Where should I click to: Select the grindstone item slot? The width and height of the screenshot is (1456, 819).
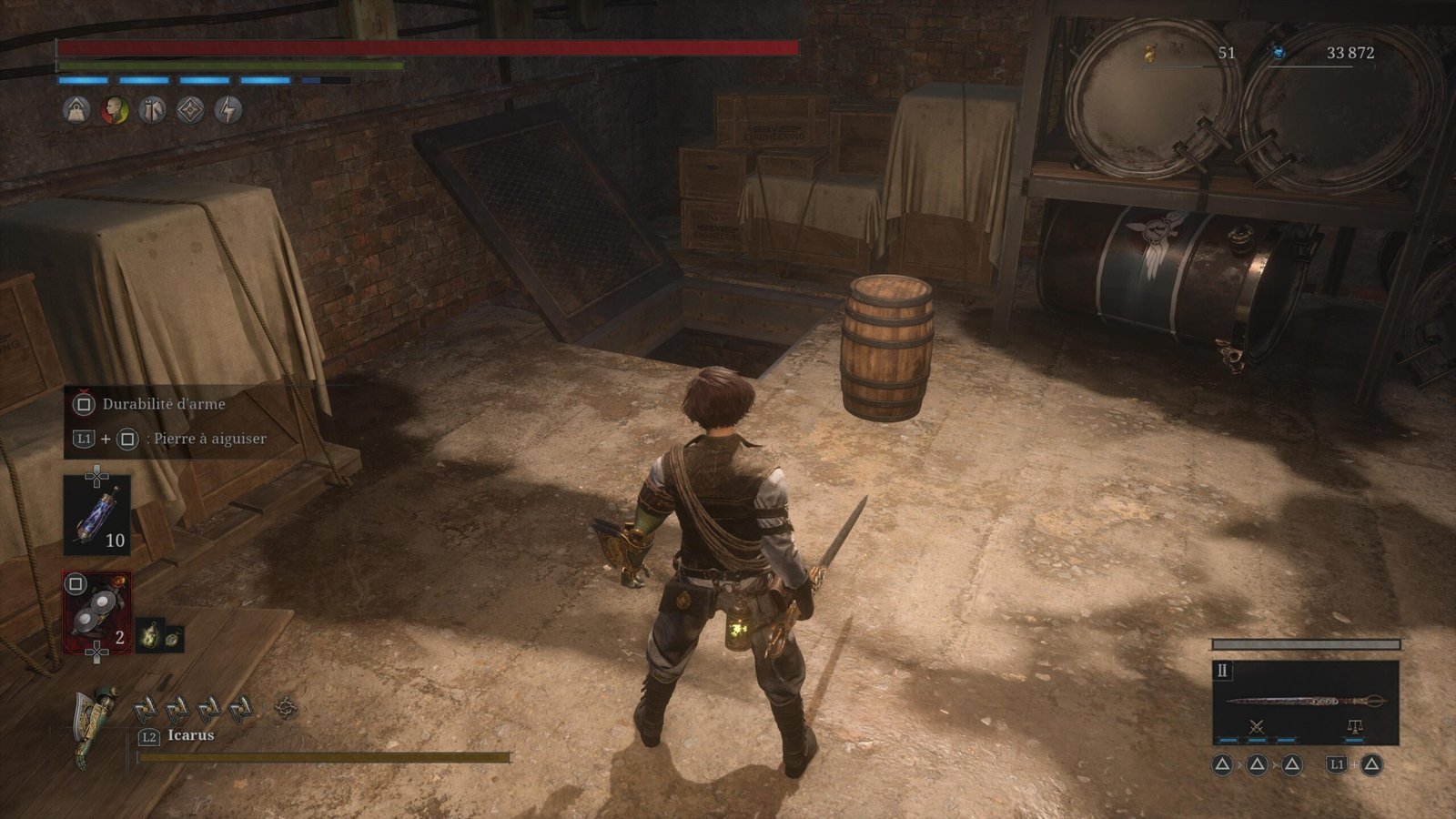96,612
